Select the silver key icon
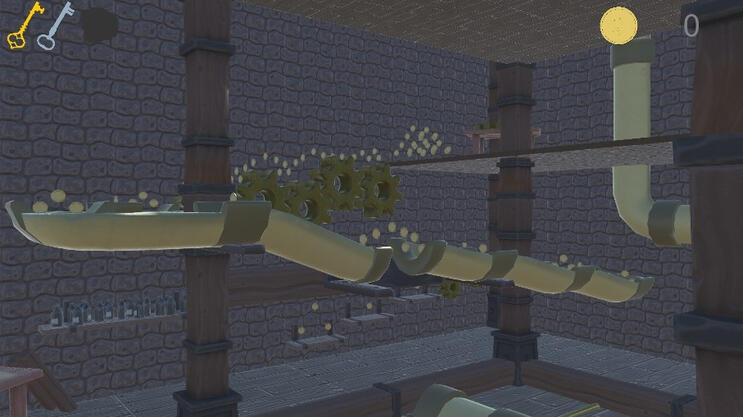The width and height of the screenshot is (743, 417). pyautogui.click(x=56, y=25)
